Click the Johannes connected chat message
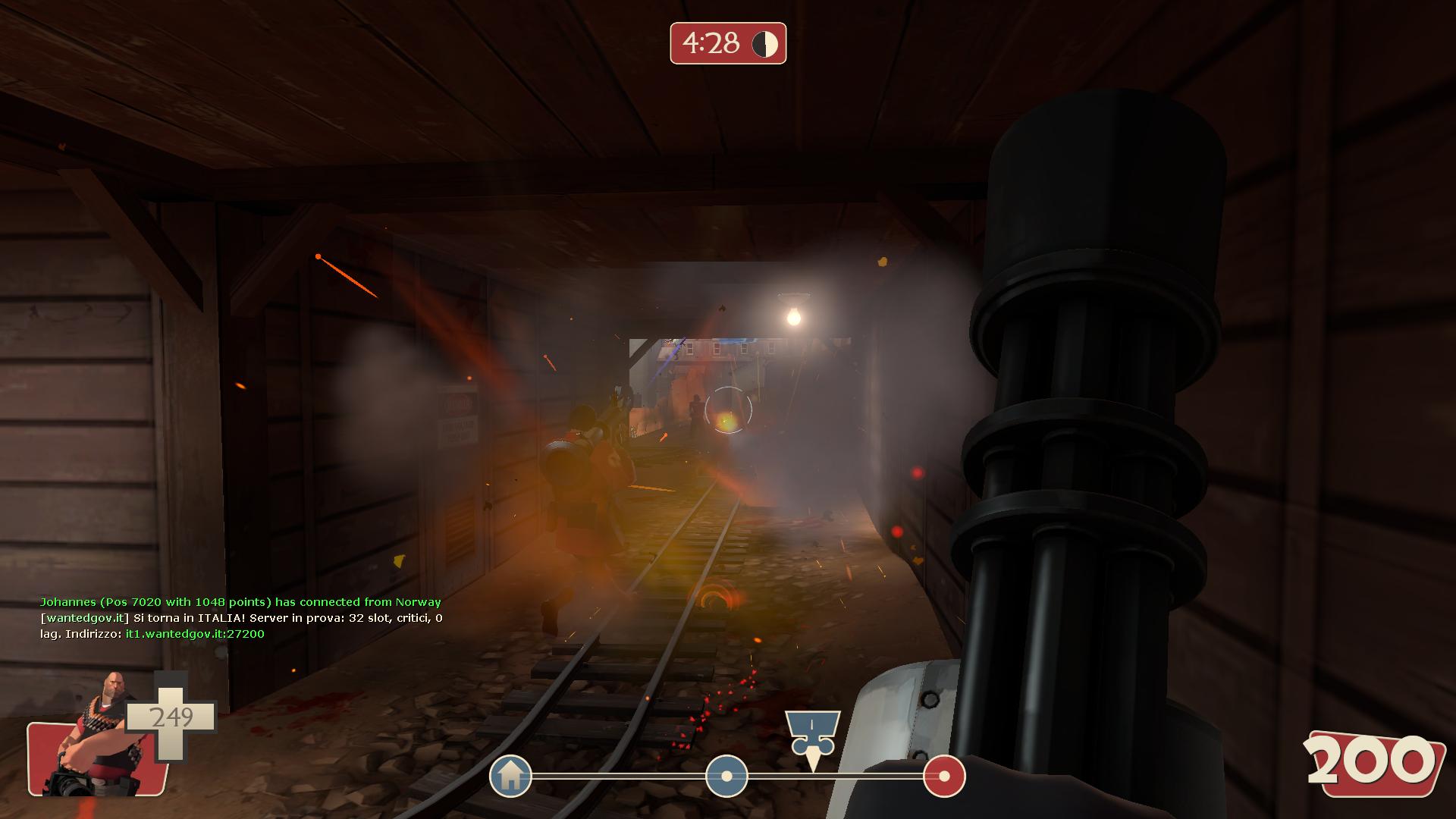 point(240,602)
